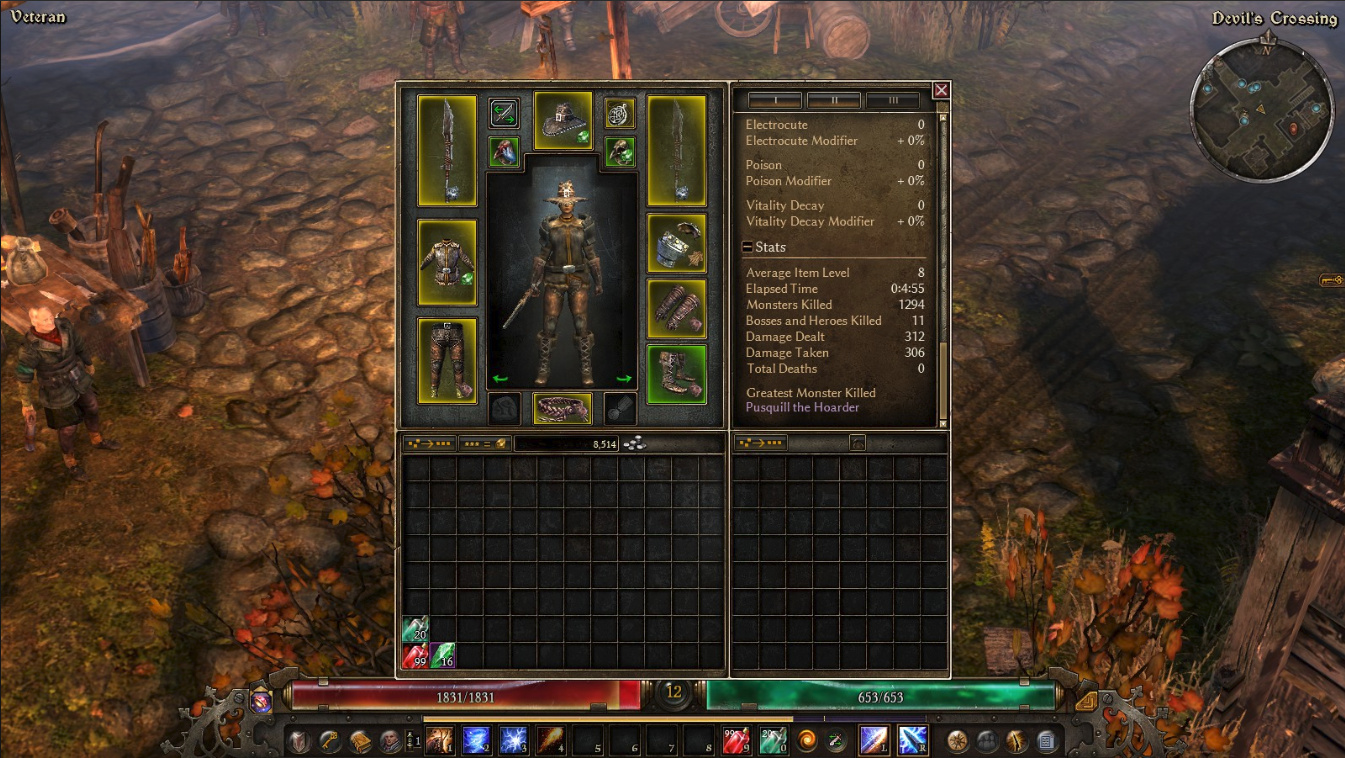Select the red health potion stack in inventory
The height and width of the screenshot is (758, 1345).
pyautogui.click(x=415, y=656)
